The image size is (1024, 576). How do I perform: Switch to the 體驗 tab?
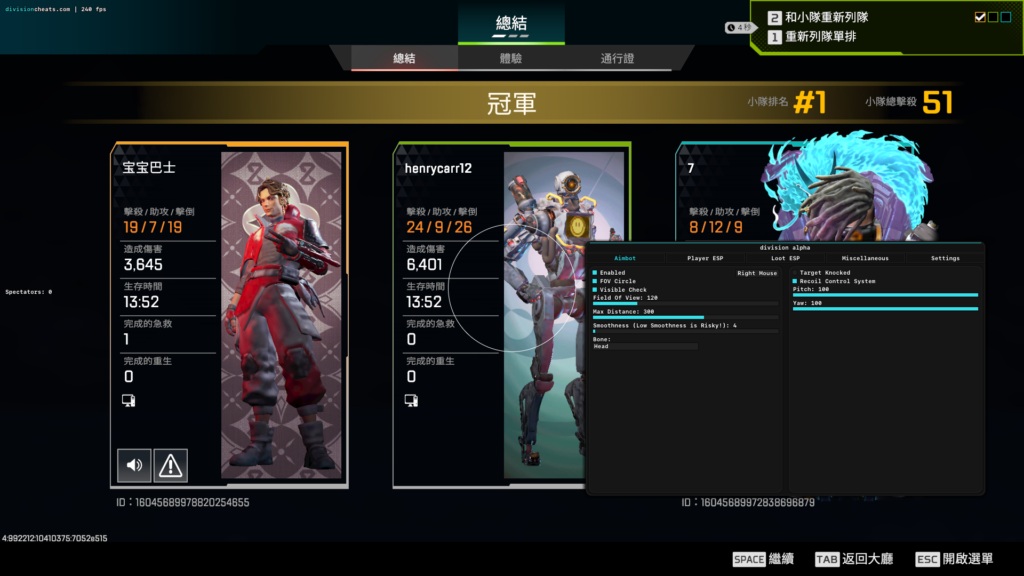(511, 59)
